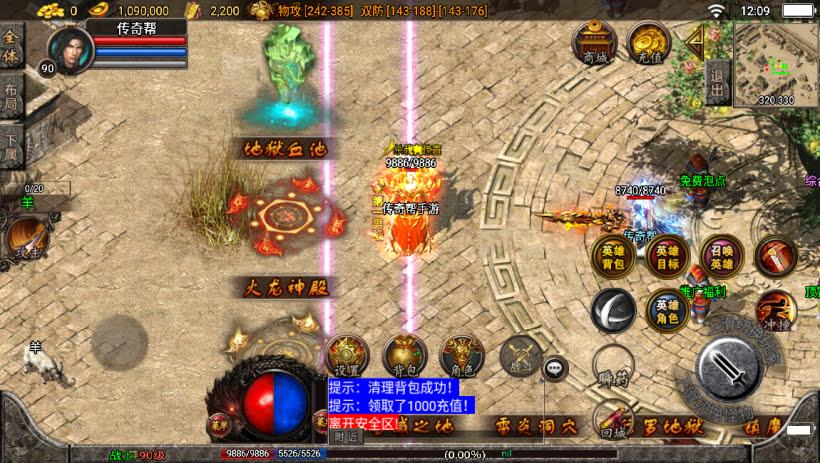
Task: Select the 英雄目标 hero target button
Action: 667,256
